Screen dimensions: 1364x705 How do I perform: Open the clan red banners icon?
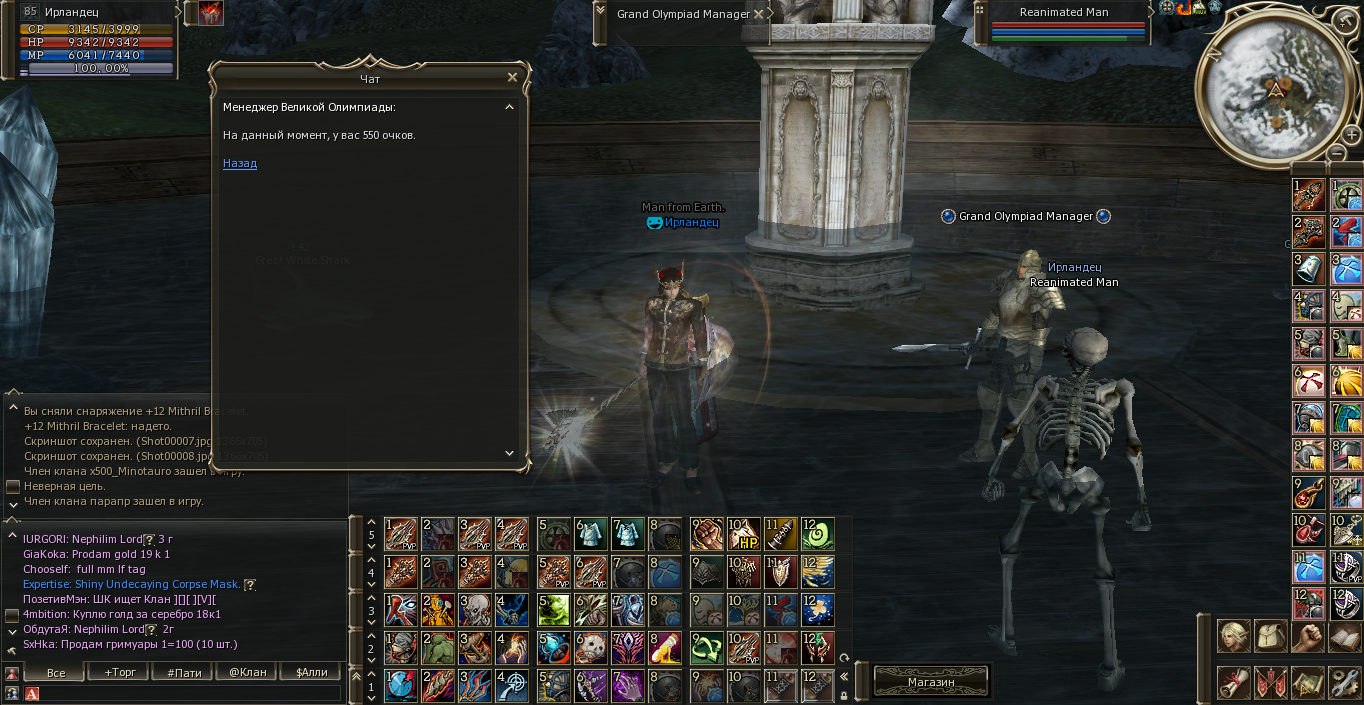pyautogui.click(x=1270, y=682)
